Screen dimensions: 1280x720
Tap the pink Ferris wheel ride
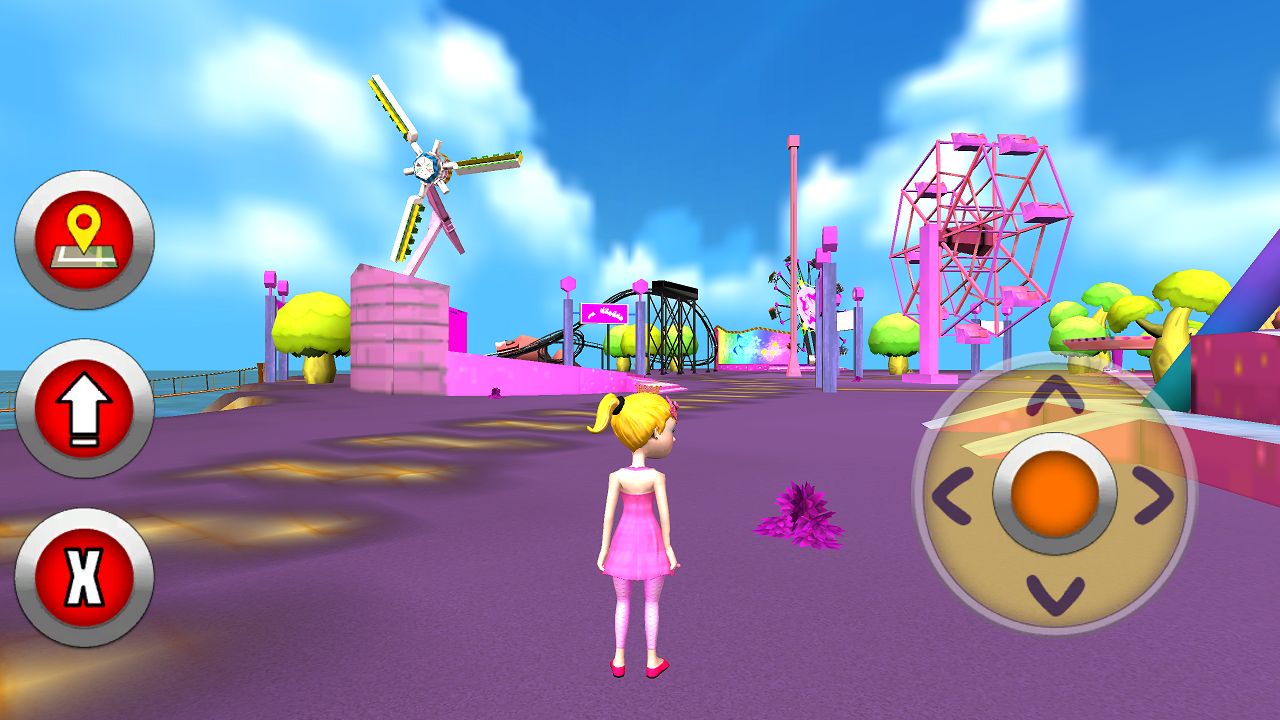click(x=975, y=230)
